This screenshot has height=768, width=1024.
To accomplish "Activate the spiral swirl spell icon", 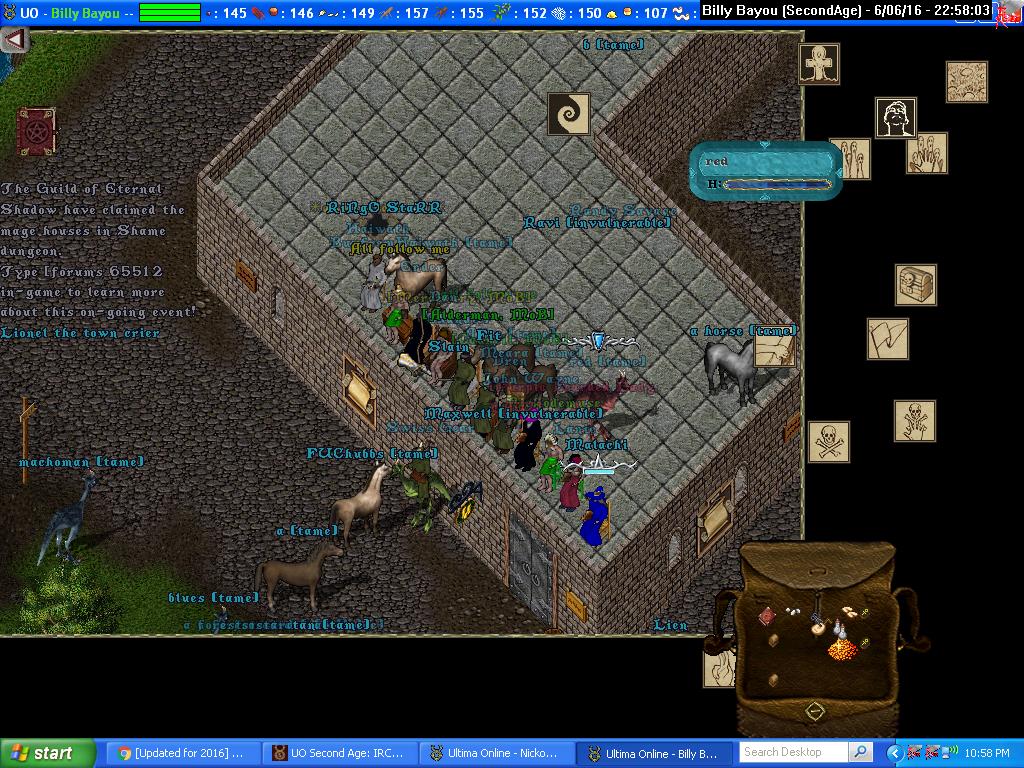I will 568,114.
